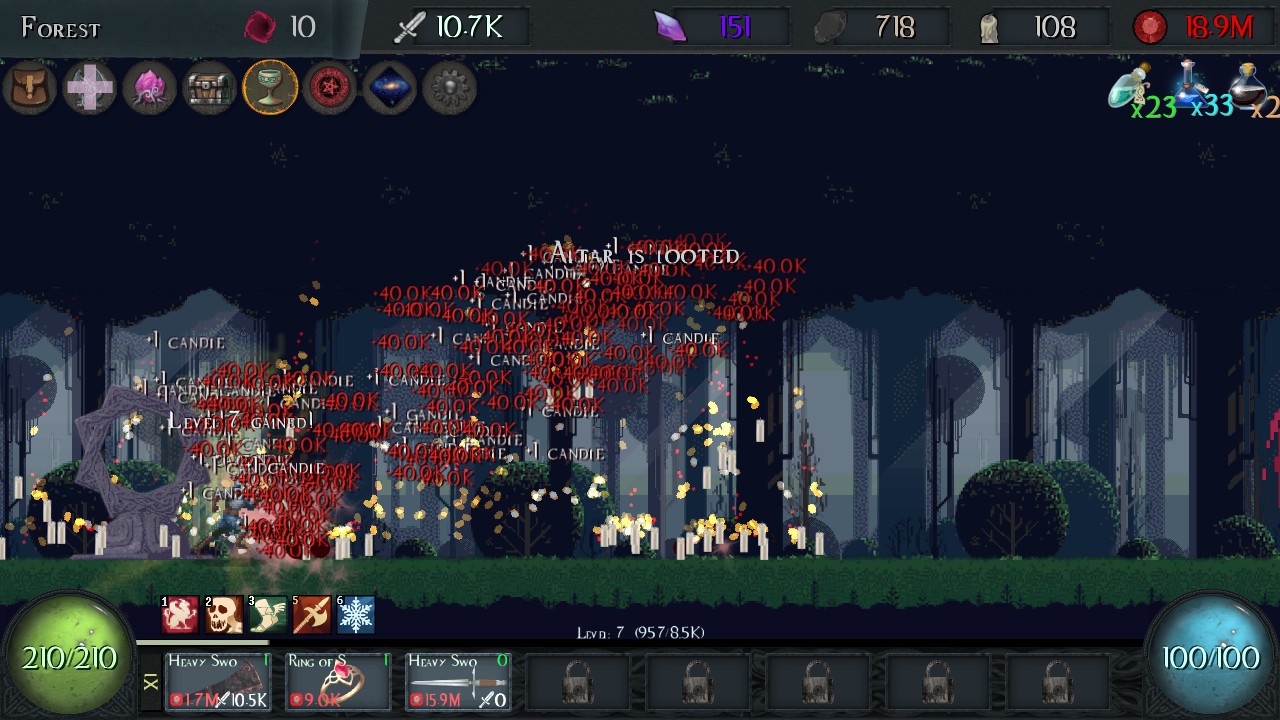Image resolution: width=1280 pixels, height=720 pixels.
Task: Toggle the X1 purchase multiplier
Action: (150, 682)
